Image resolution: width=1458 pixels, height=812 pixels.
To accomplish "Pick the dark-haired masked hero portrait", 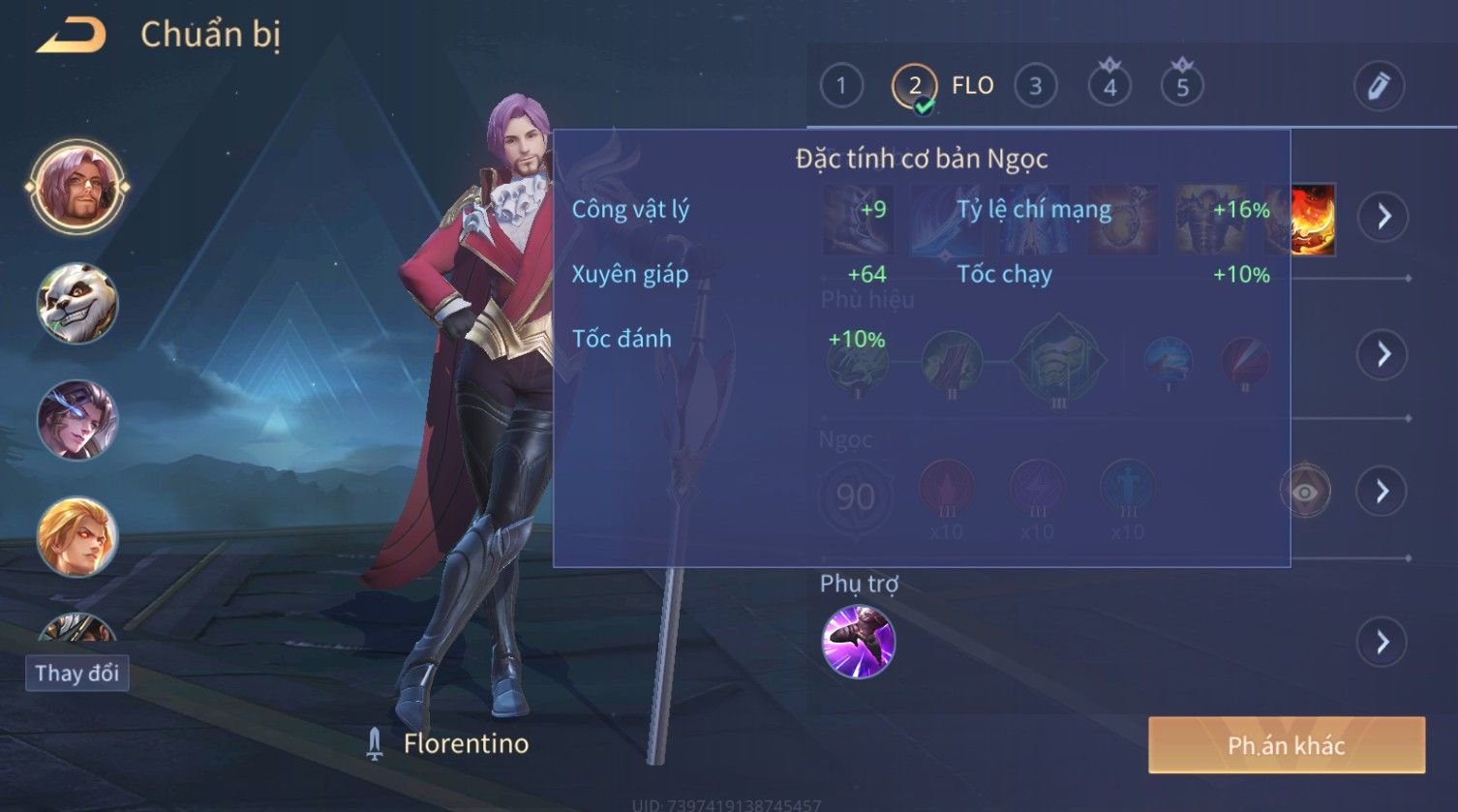I will (x=76, y=420).
